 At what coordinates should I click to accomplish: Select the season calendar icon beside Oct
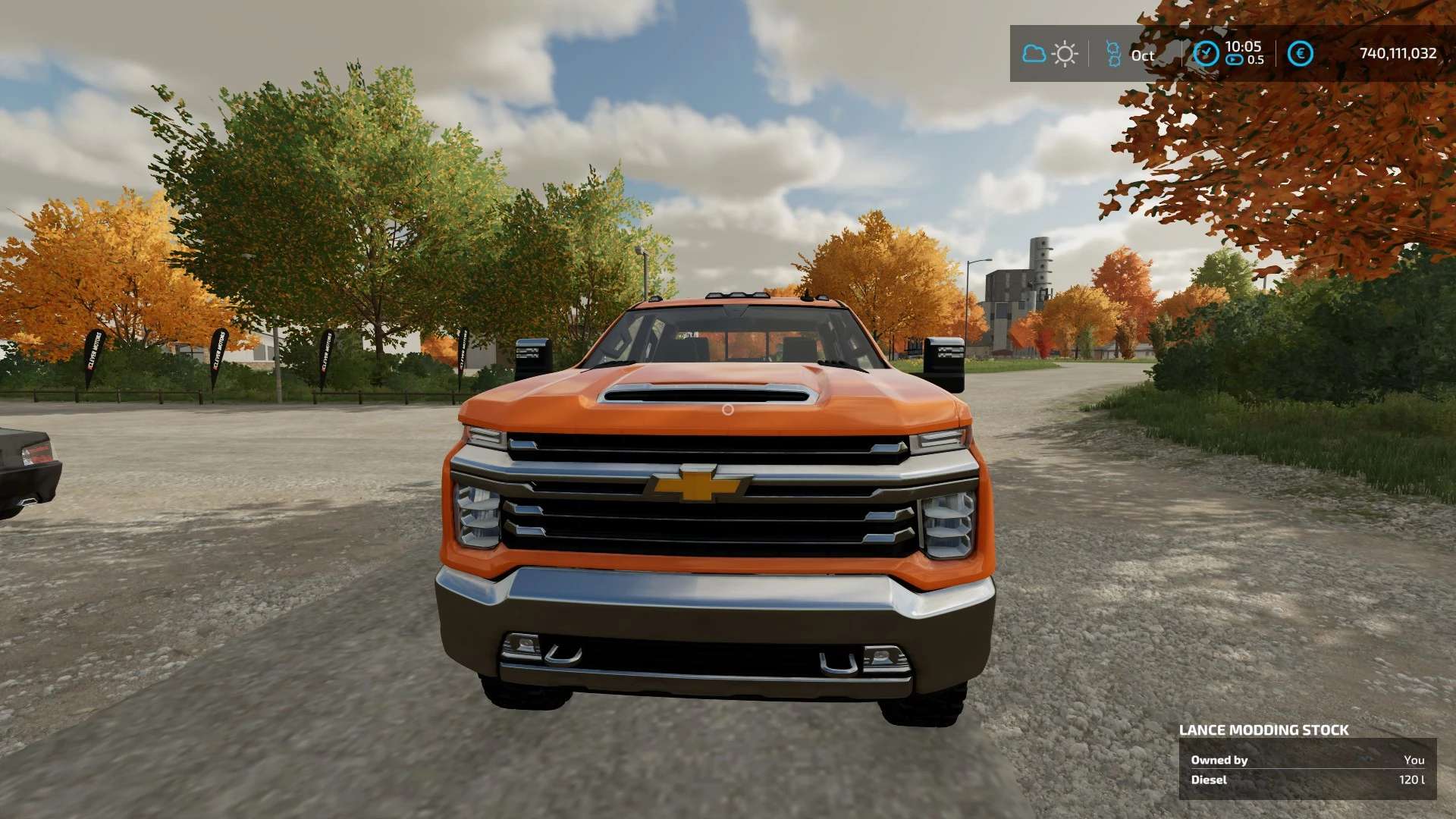pos(1113,54)
